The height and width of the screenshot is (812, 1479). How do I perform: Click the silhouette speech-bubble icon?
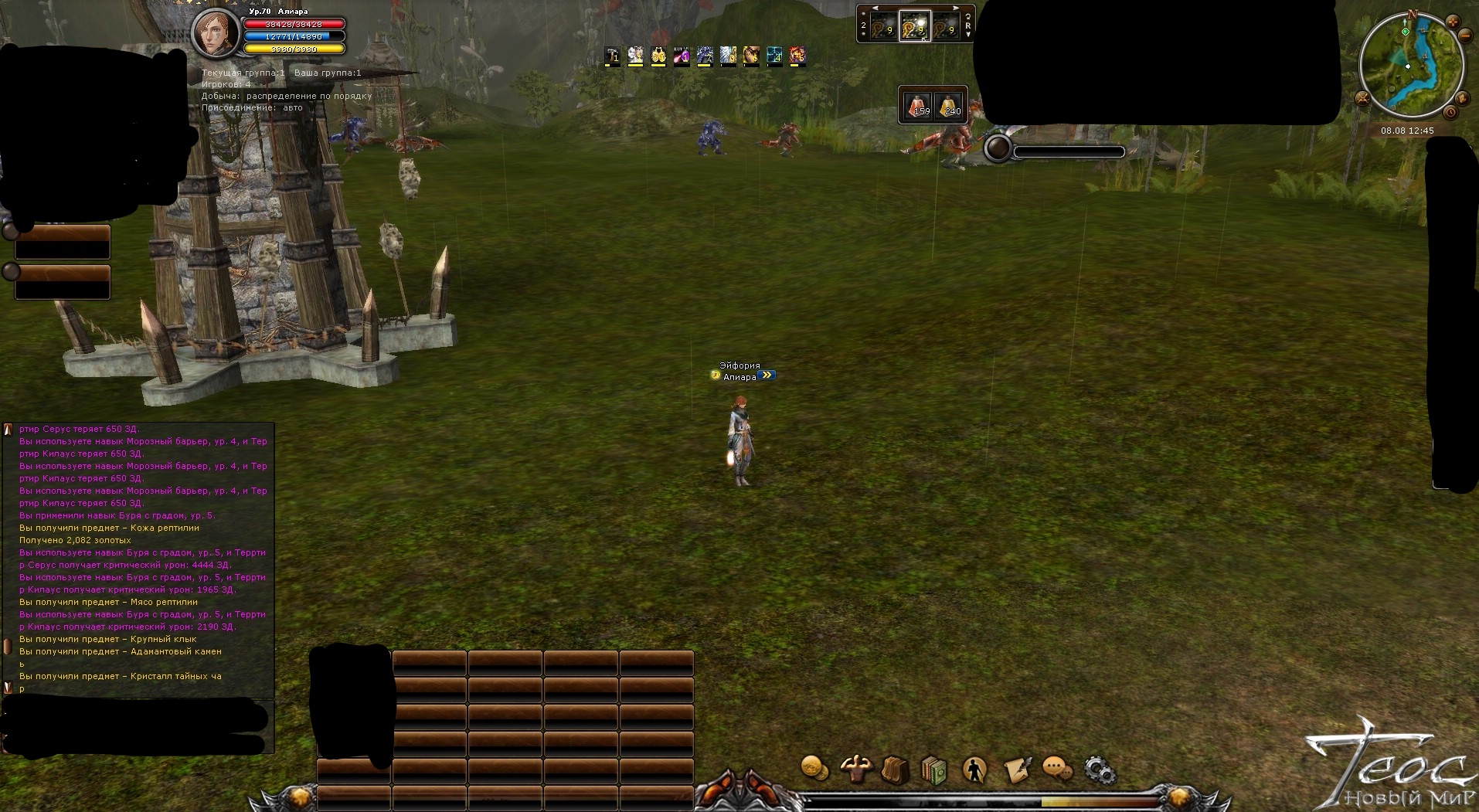click(x=975, y=770)
